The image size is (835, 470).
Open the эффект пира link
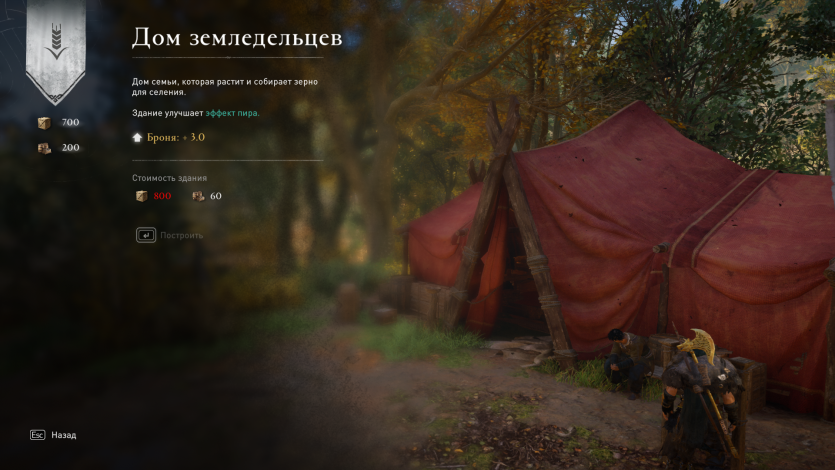232,113
